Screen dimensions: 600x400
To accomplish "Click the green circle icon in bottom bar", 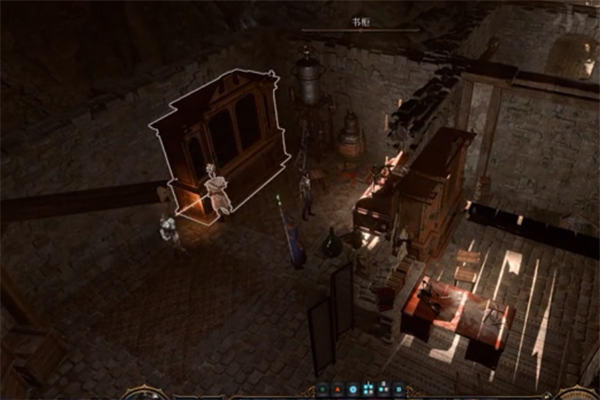I will [322, 389].
